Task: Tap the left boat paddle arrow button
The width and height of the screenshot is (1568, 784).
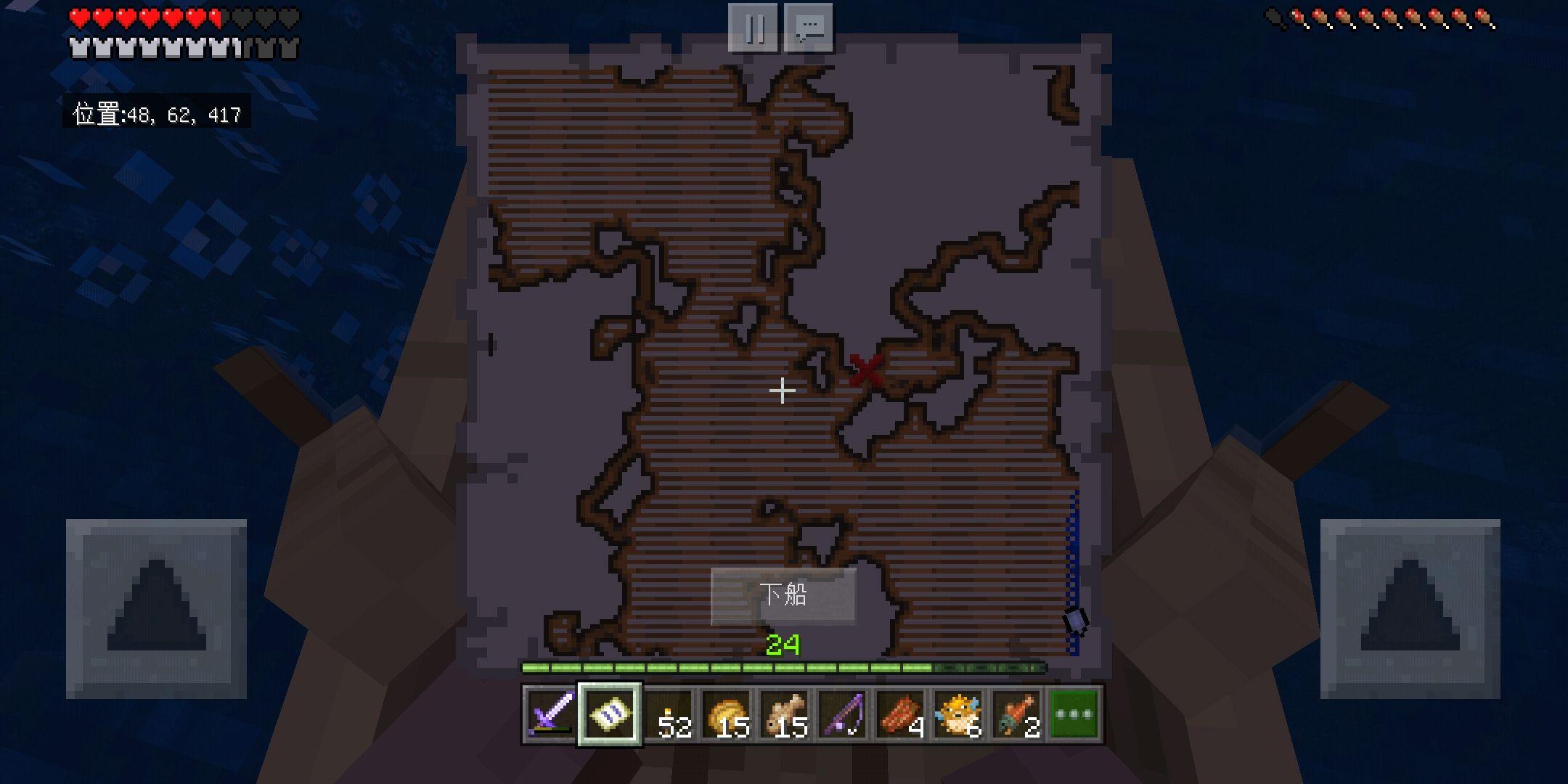Action: point(156,609)
